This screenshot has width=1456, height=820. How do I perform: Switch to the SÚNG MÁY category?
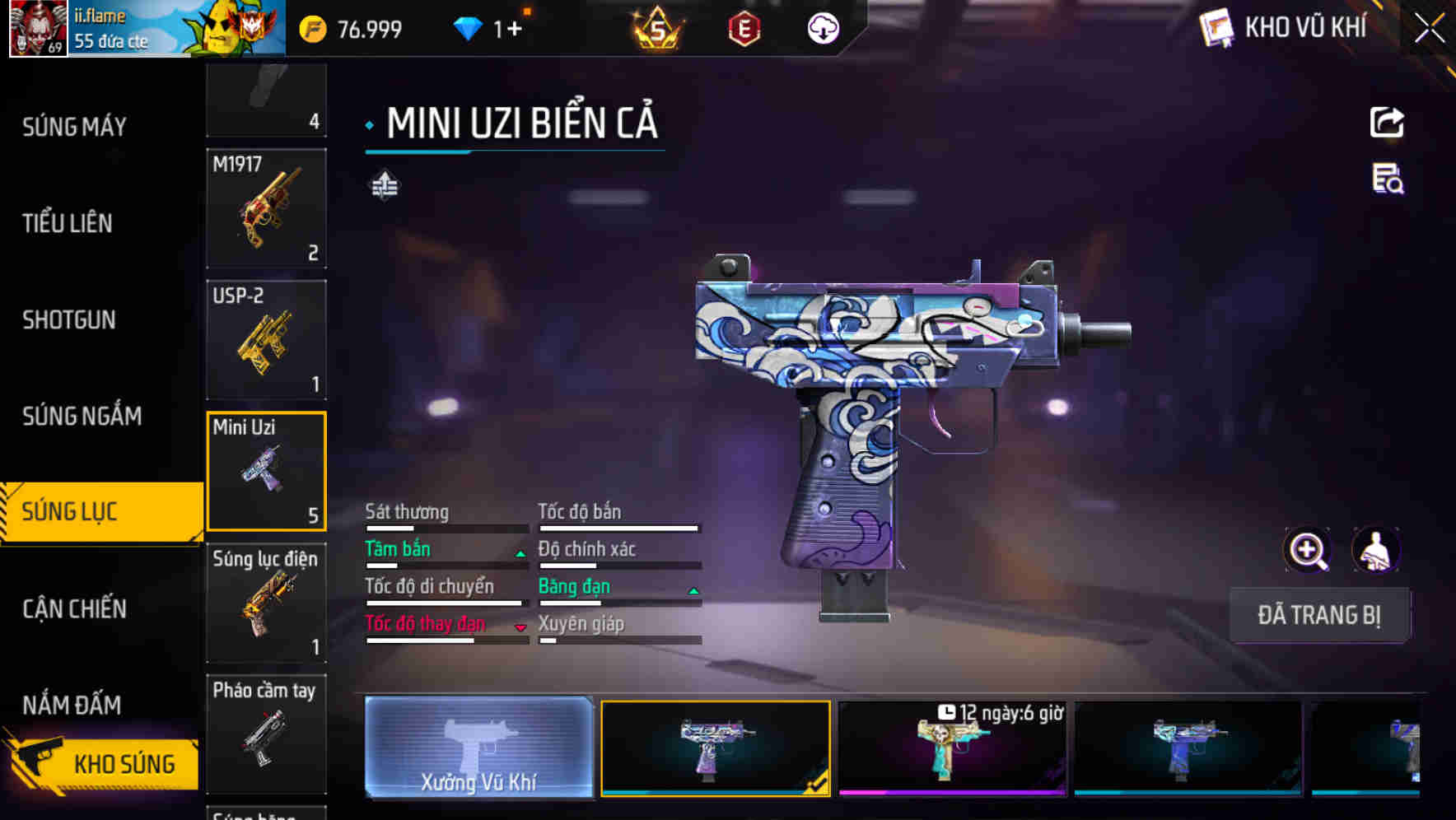[74, 127]
